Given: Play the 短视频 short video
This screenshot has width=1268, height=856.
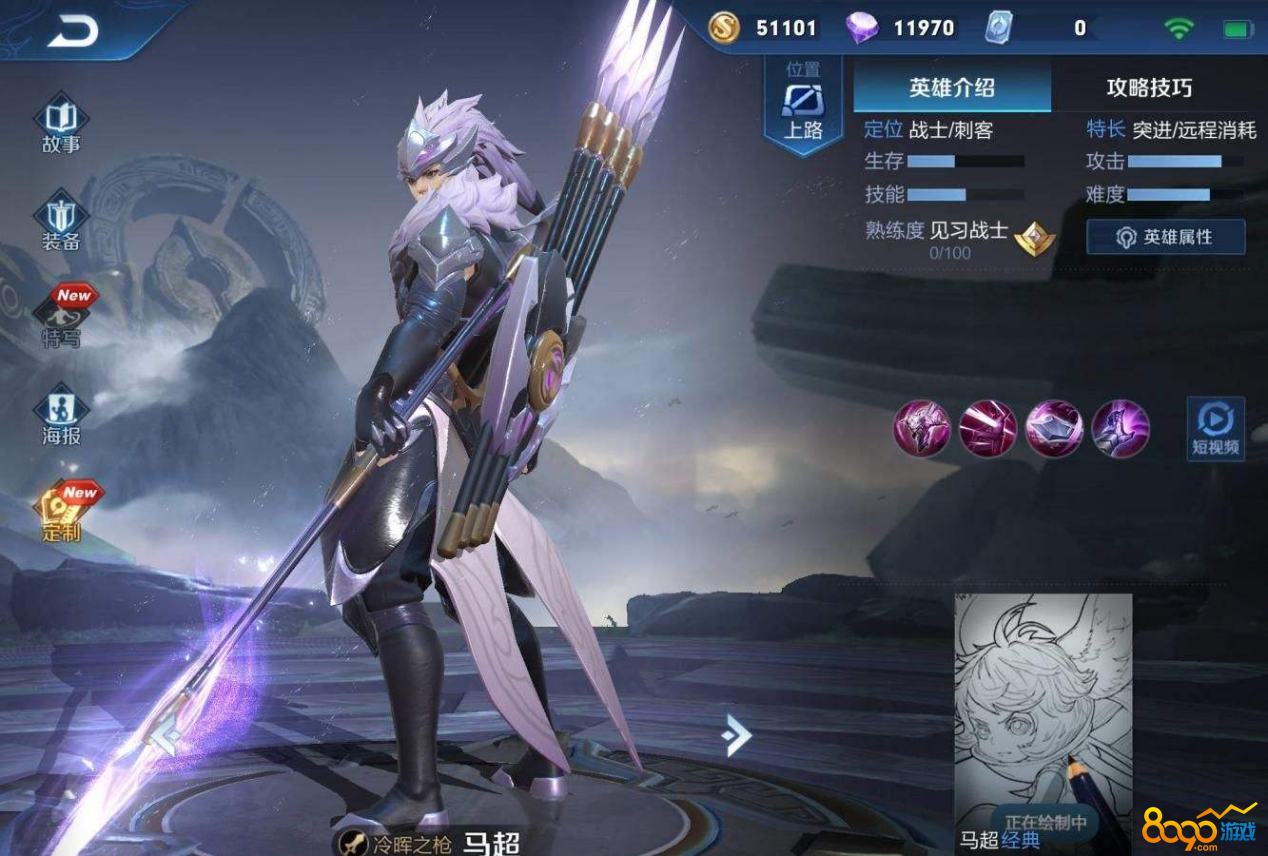Looking at the screenshot, I should [x=1215, y=428].
